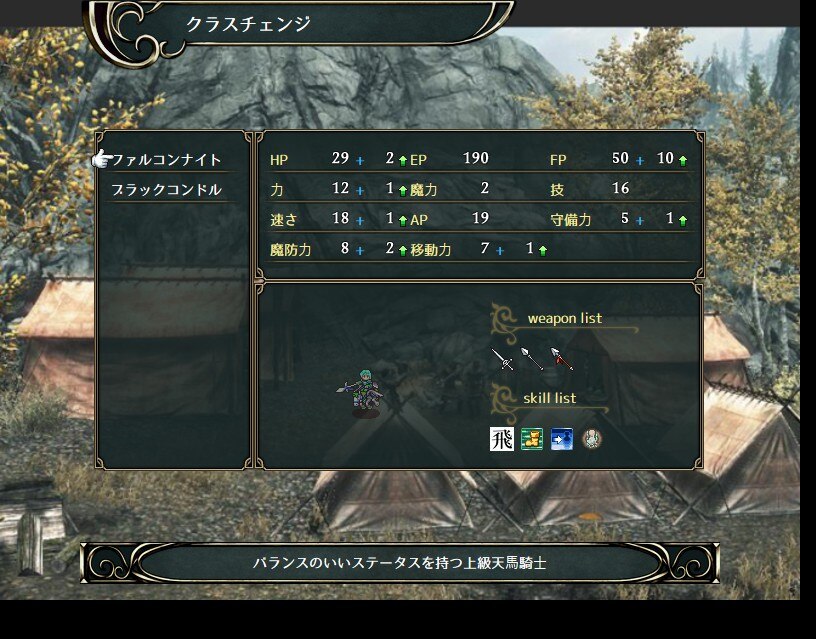The width and height of the screenshot is (816, 639).
Task: Click the golden boot skill icon
Action: tap(532, 438)
